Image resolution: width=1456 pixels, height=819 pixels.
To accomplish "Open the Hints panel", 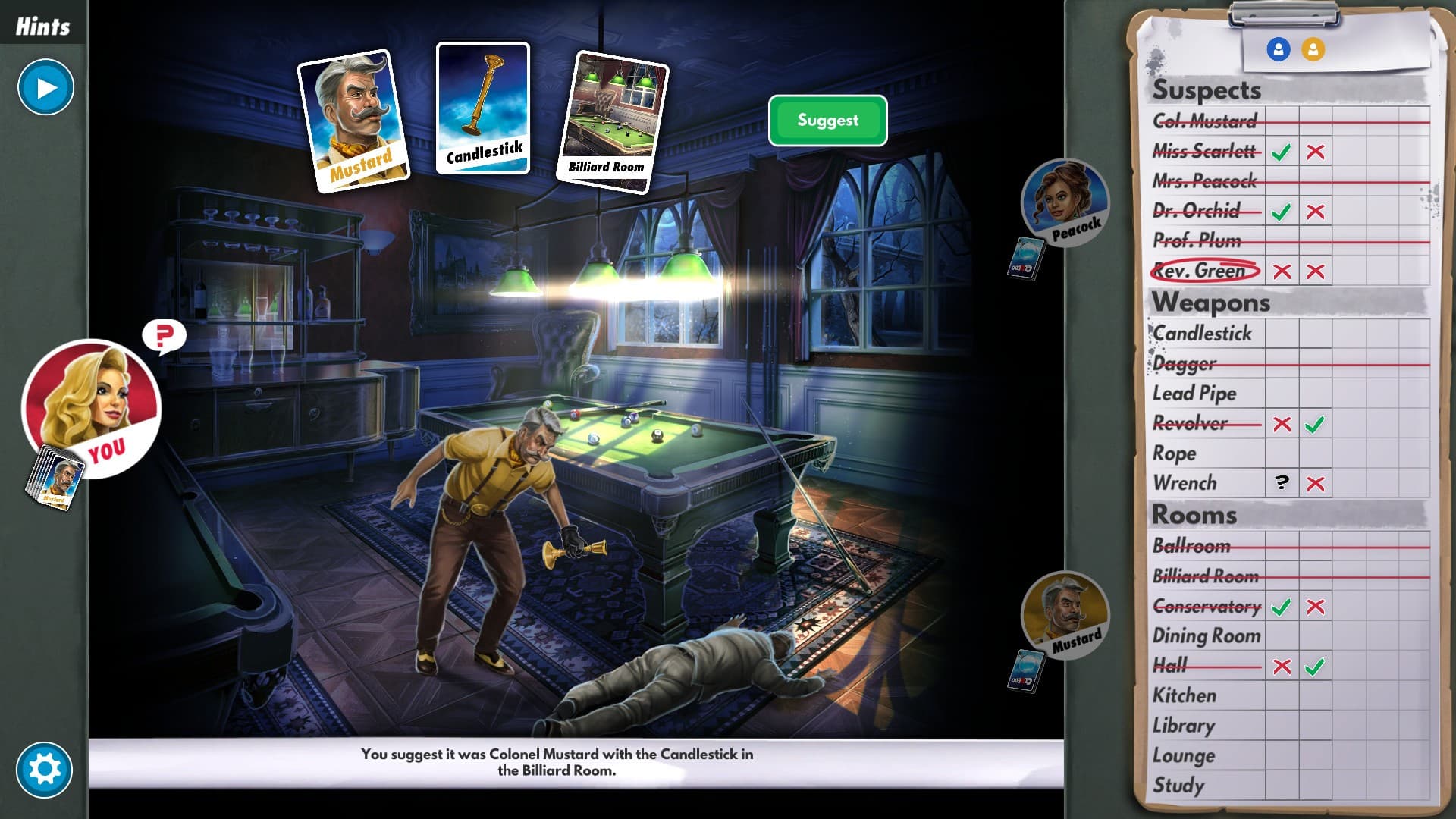I will [42, 23].
